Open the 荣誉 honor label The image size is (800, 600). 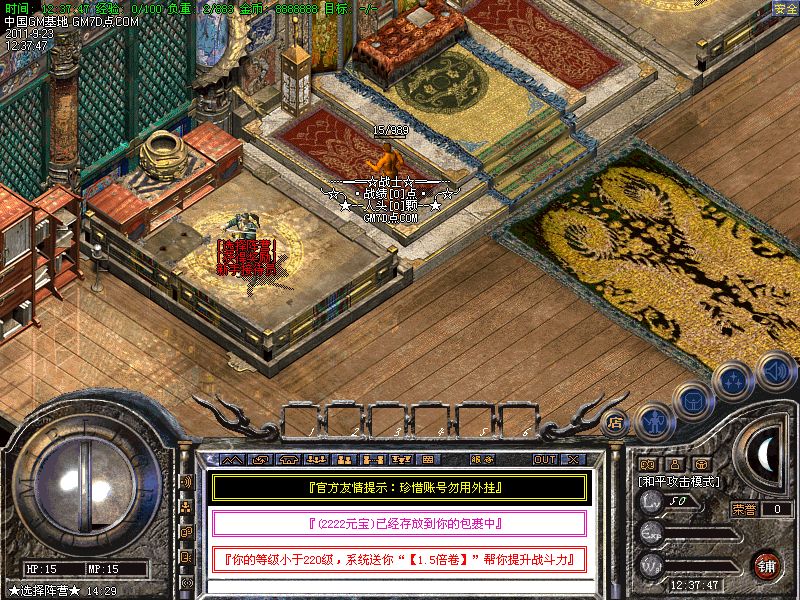[744, 509]
